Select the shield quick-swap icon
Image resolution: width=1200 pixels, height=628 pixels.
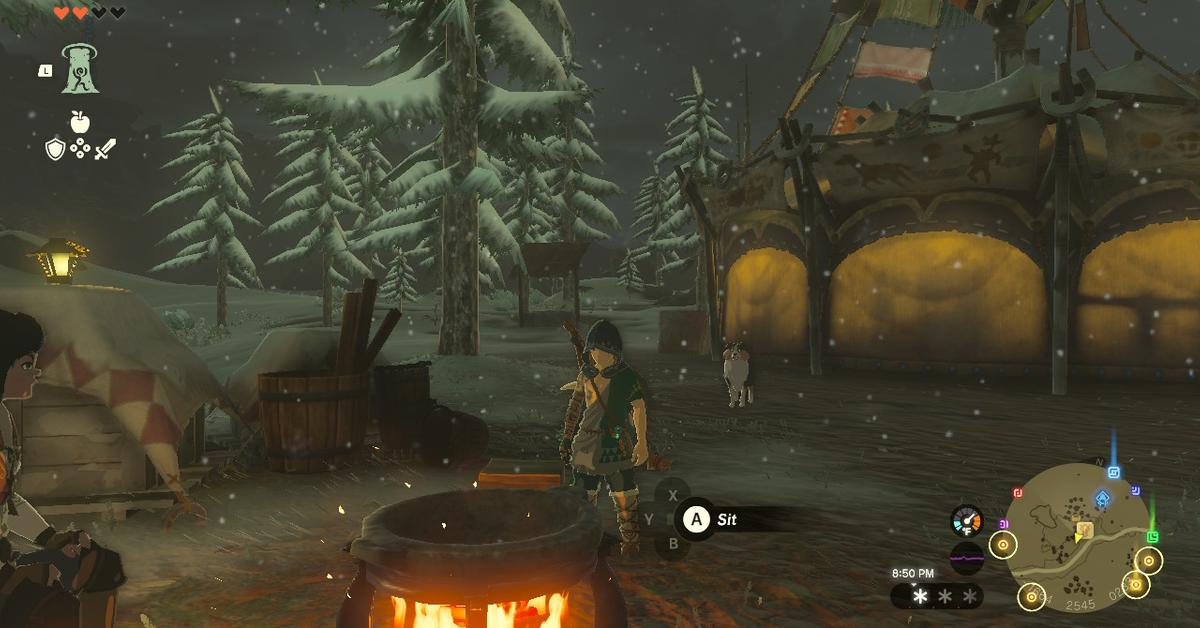coord(55,150)
